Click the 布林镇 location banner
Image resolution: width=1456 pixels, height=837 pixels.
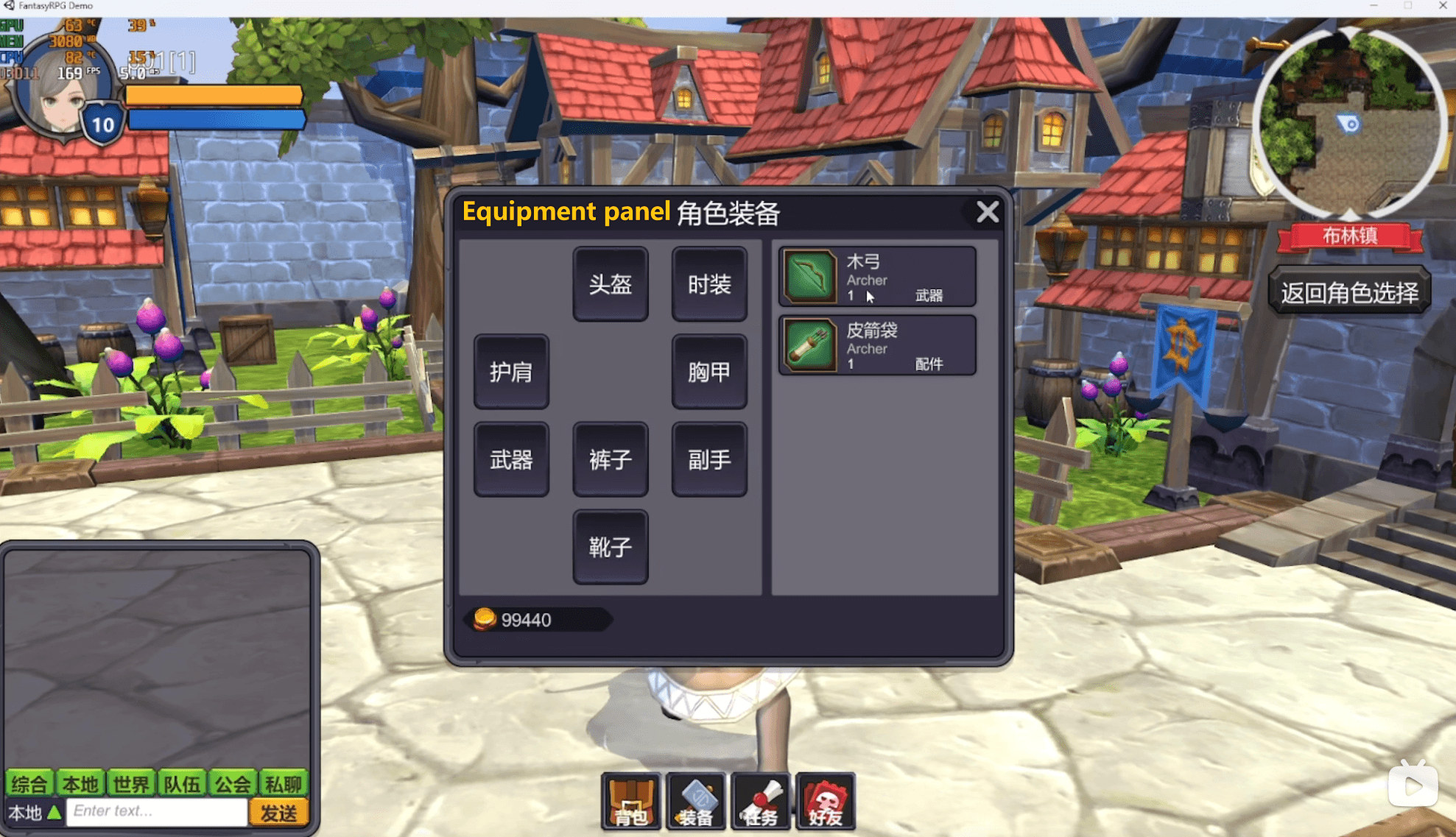click(1350, 235)
